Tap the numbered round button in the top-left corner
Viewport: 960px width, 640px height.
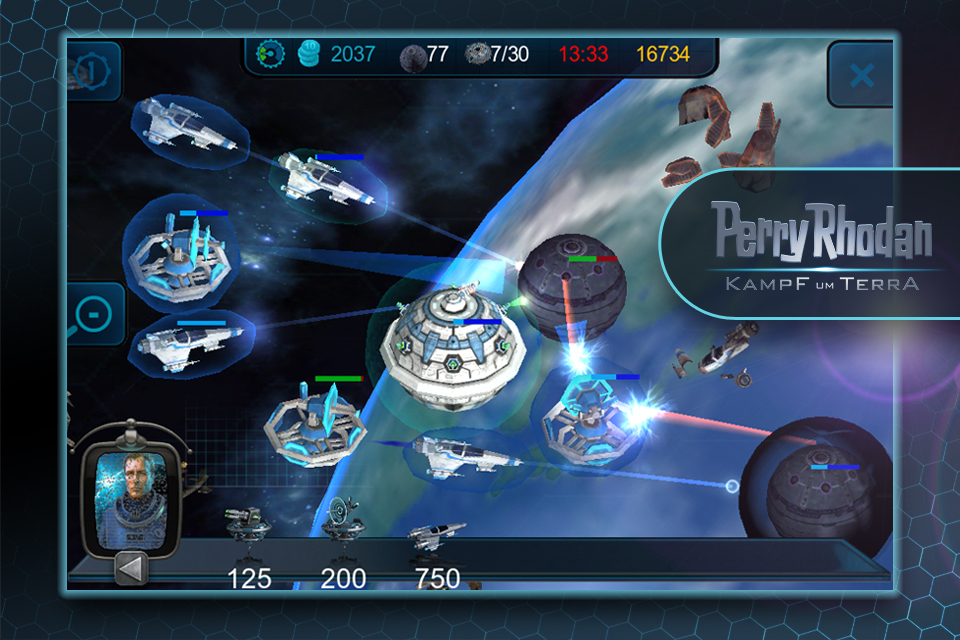(88, 71)
